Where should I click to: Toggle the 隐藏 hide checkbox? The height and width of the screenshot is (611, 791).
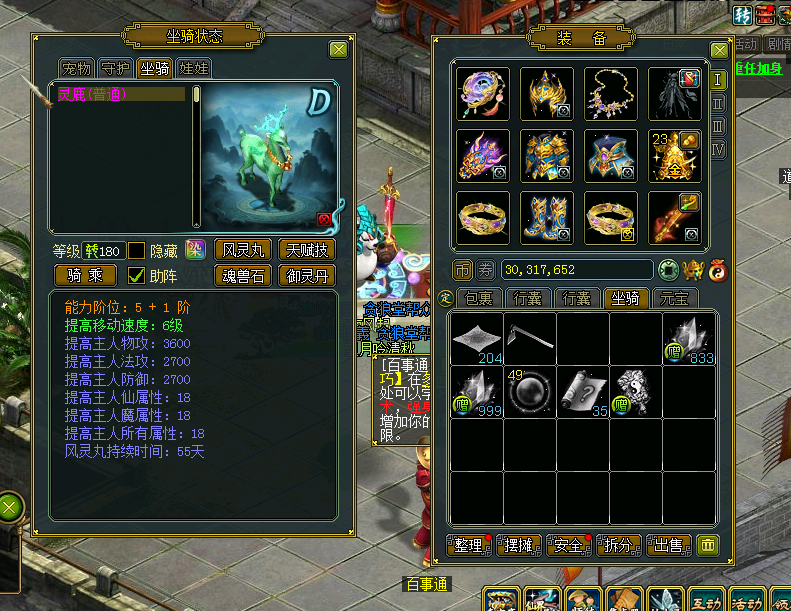[137, 250]
